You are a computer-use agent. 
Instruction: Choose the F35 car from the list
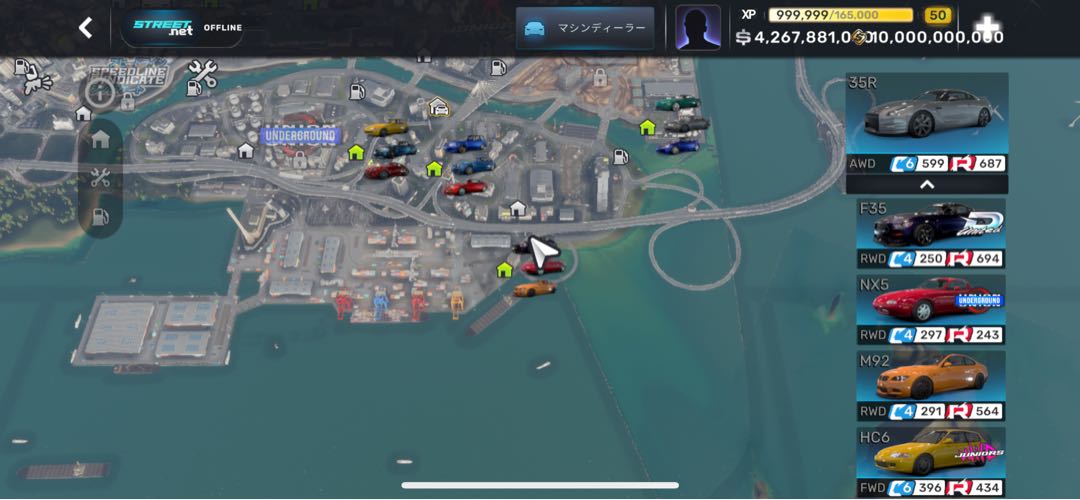930,233
